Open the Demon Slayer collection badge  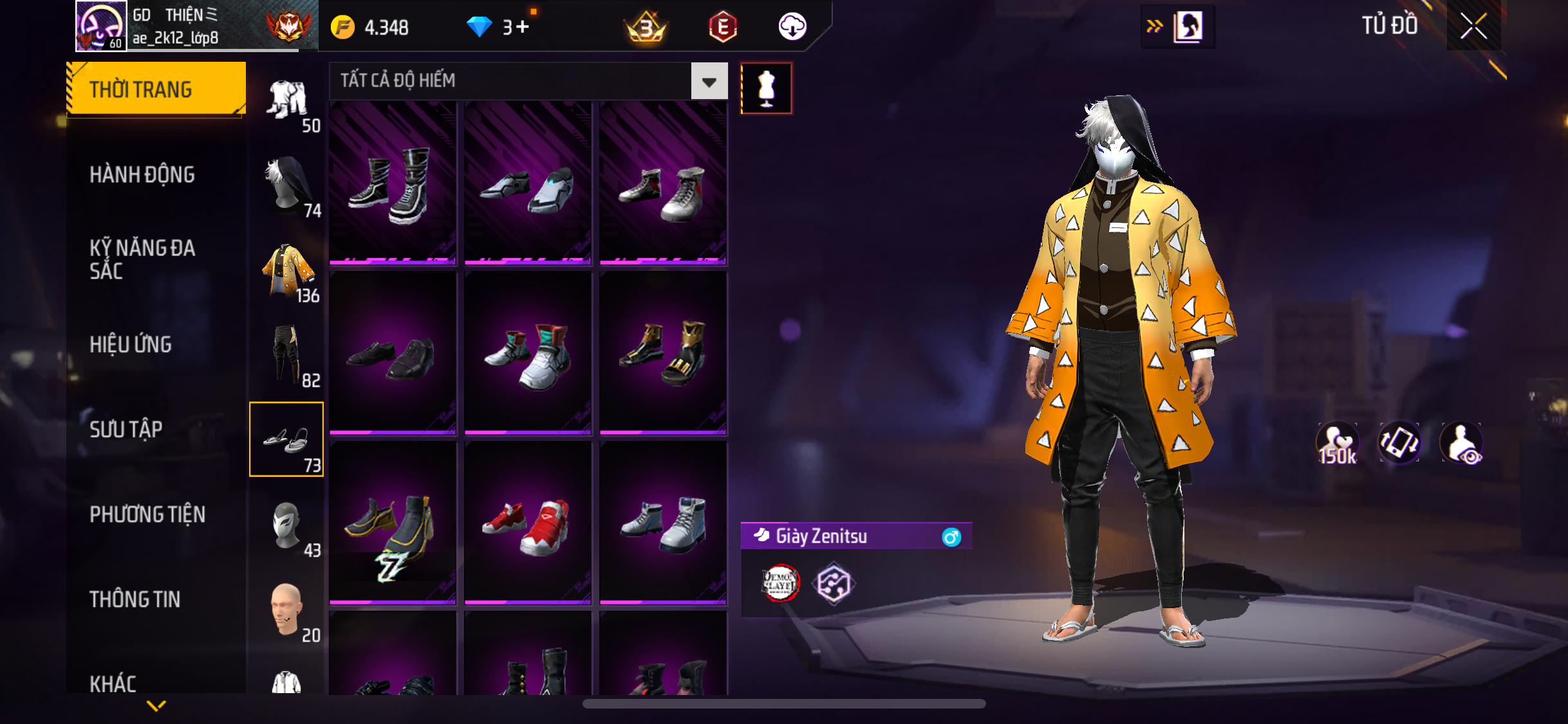click(780, 583)
